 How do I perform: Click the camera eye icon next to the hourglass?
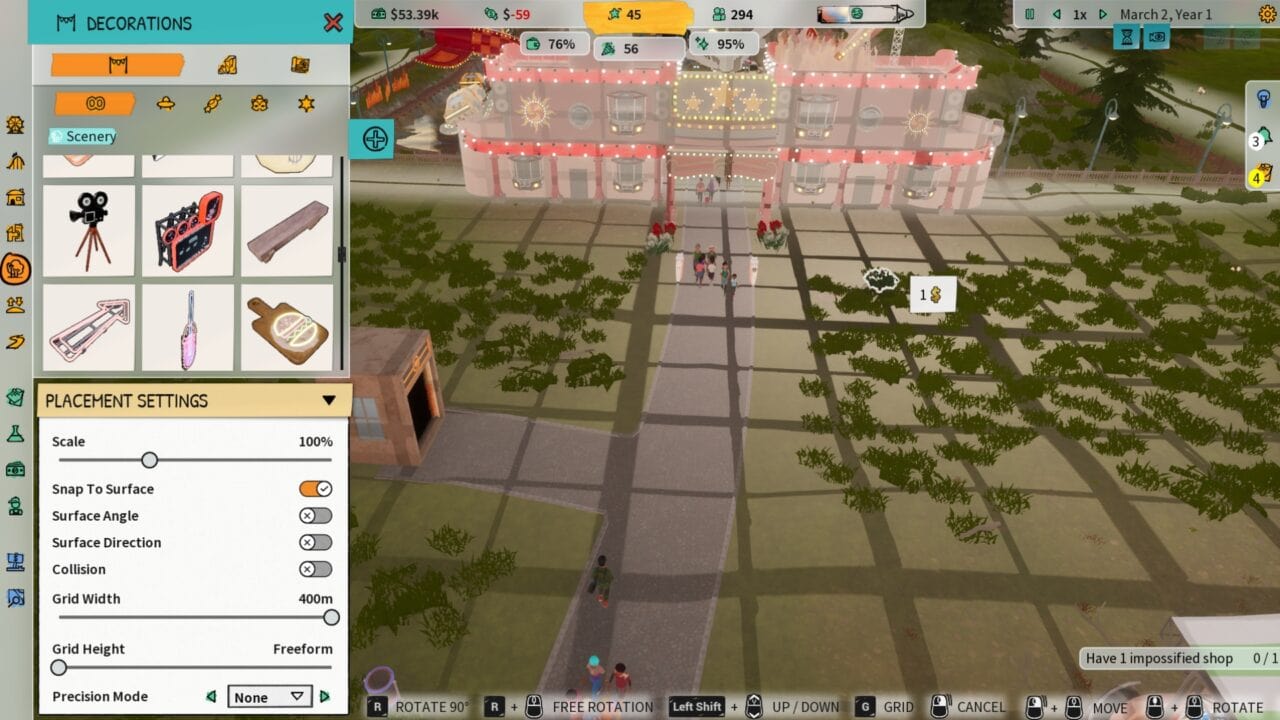tap(1156, 38)
